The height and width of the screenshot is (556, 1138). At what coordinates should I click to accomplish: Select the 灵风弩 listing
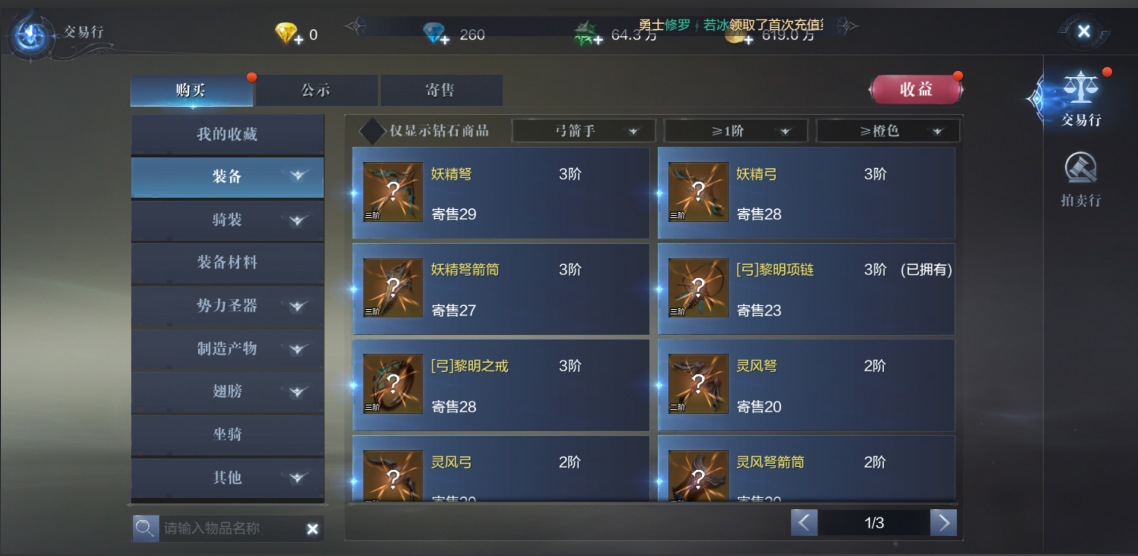806,385
